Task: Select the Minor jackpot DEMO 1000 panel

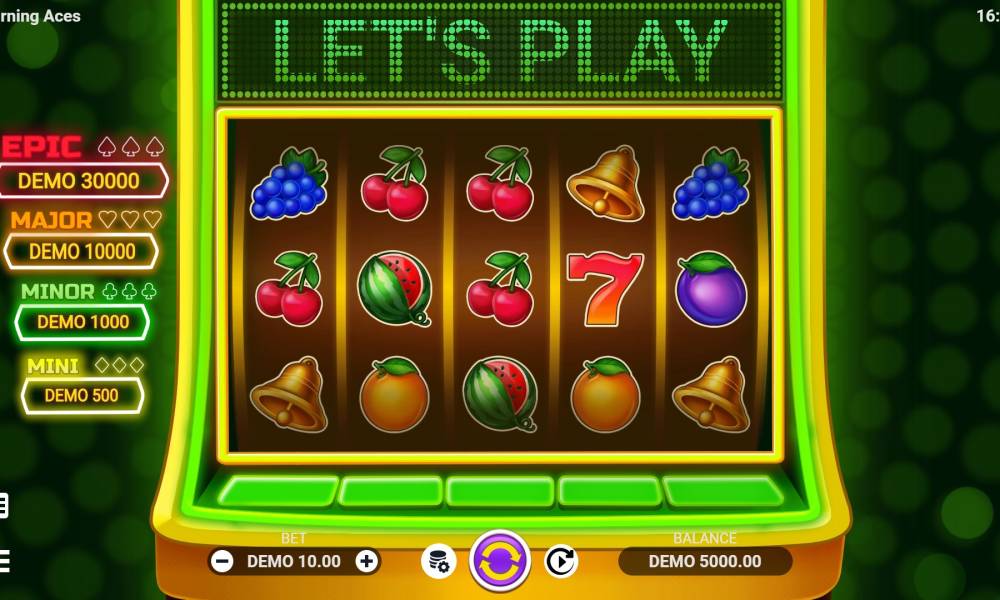Action: click(83, 322)
